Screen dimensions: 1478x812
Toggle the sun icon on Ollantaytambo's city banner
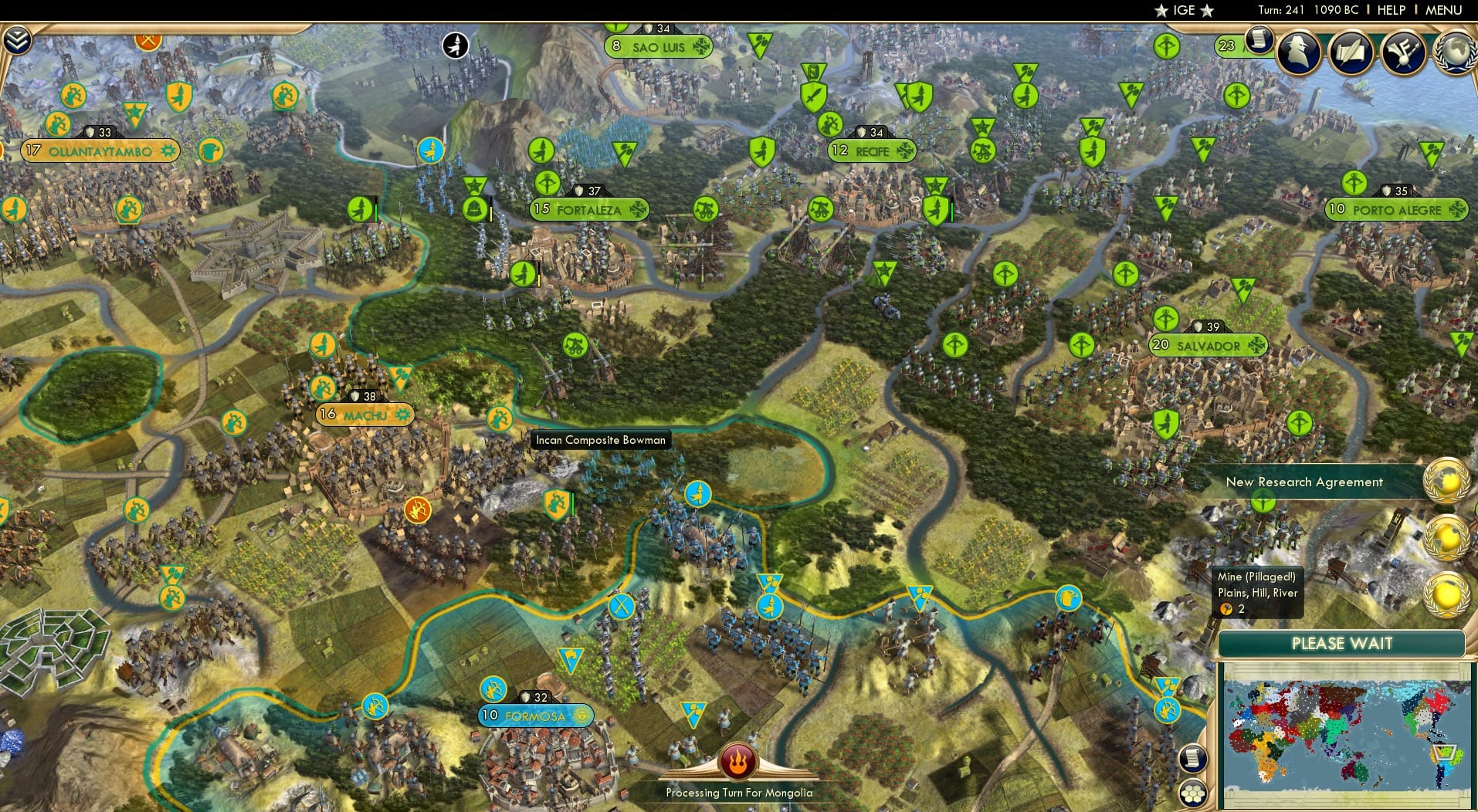[170, 151]
